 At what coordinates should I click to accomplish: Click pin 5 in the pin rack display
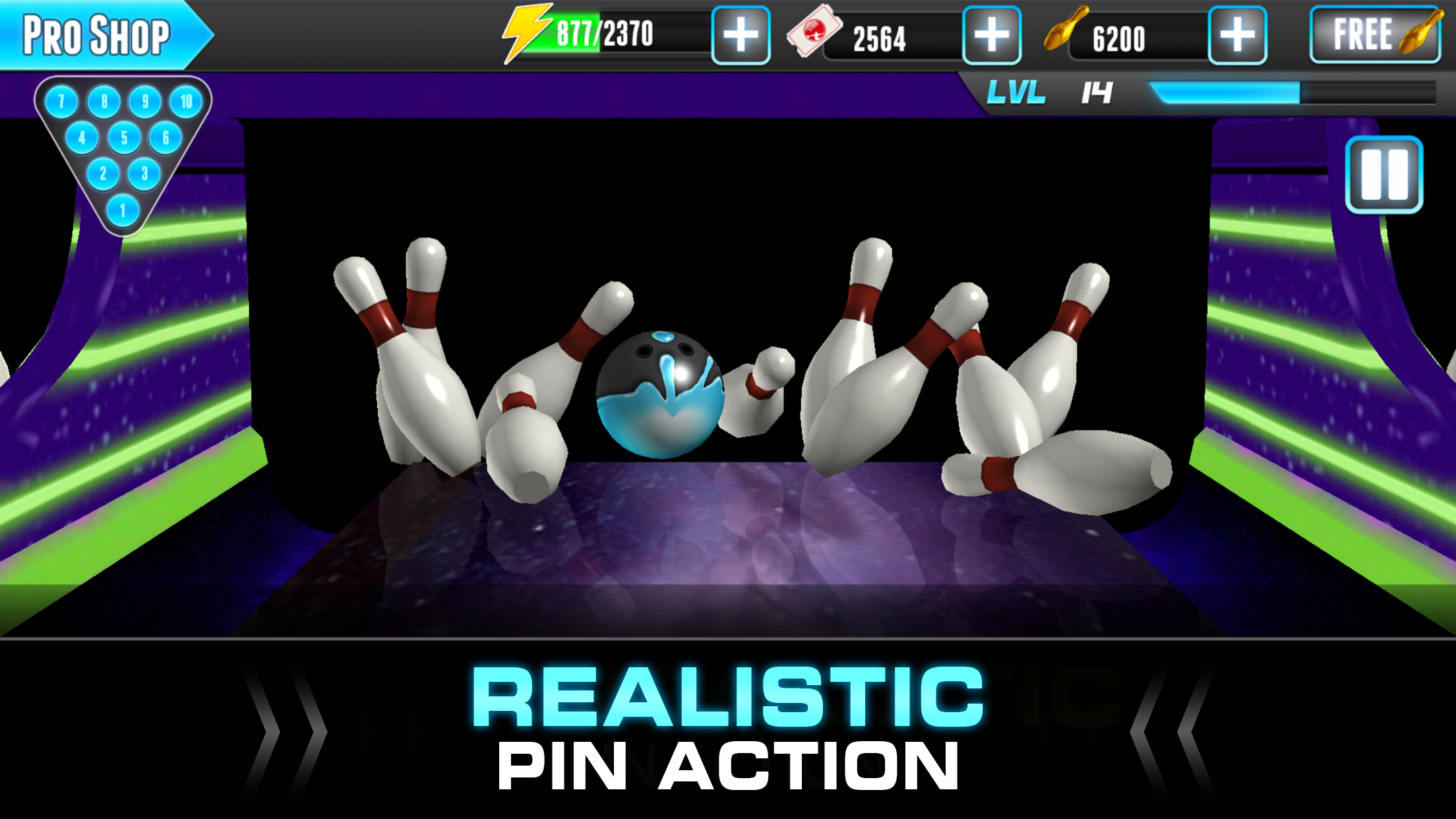pos(125,138)
